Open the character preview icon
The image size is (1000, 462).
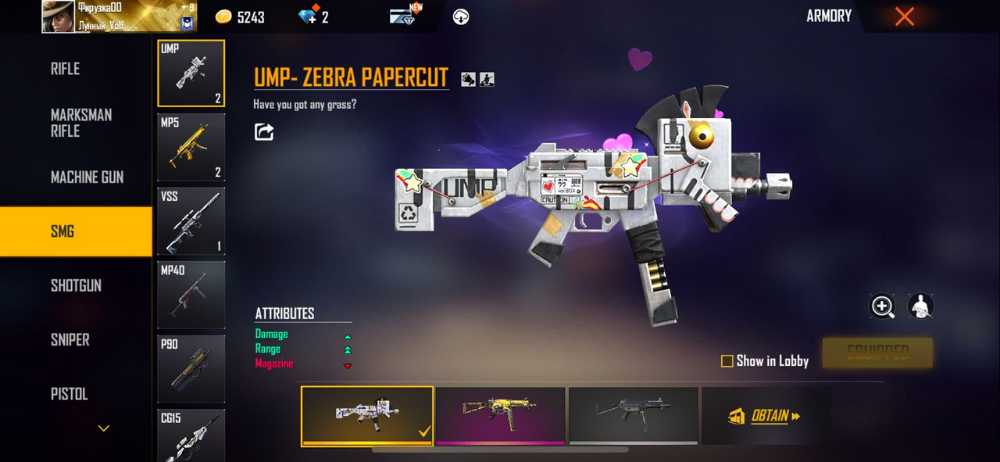[920, 307]
